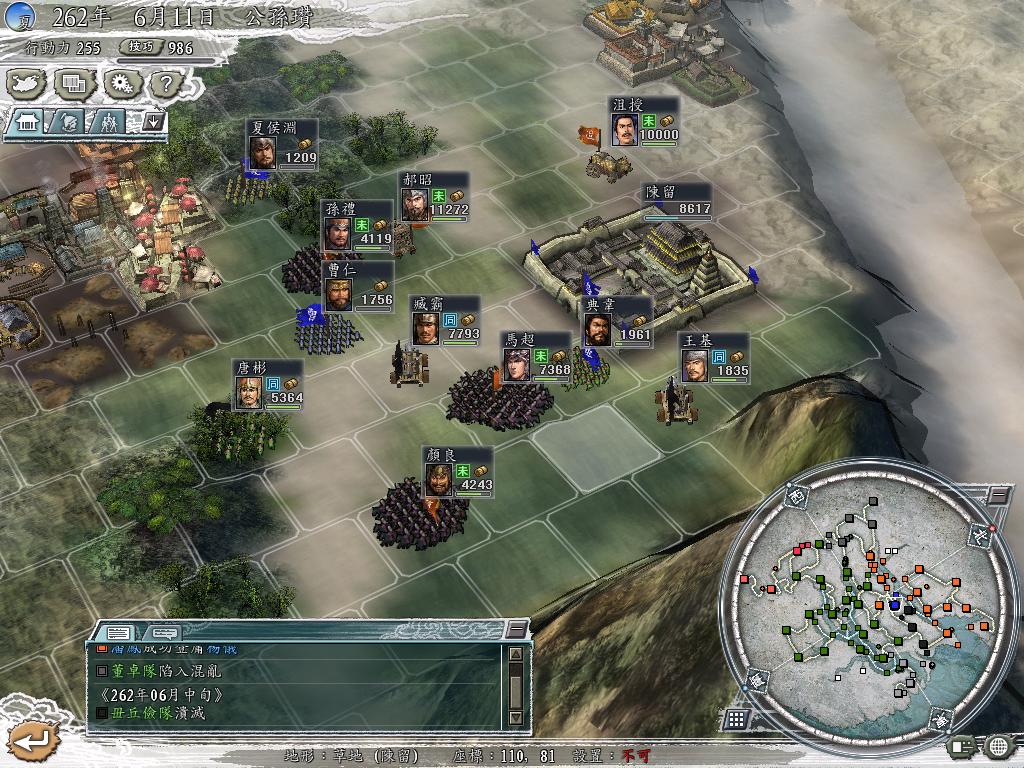The height and width of the screenshot is (768, 1024).
Task: Switch to the troops group tab
Action: pos(108,122)
